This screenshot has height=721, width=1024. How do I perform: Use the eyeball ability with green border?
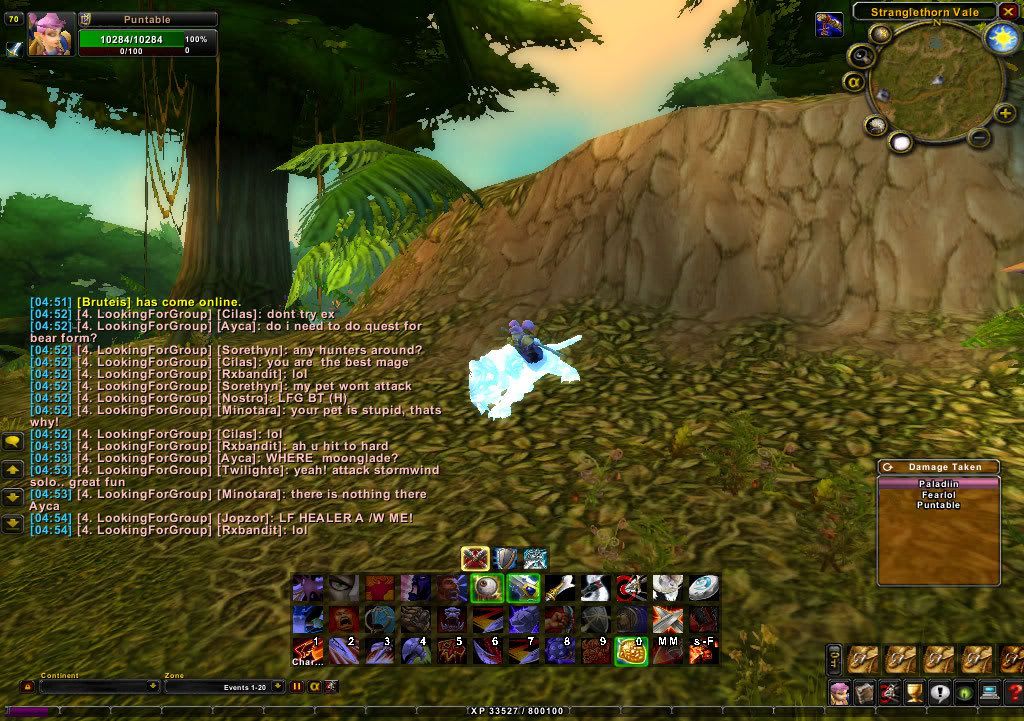486,588
